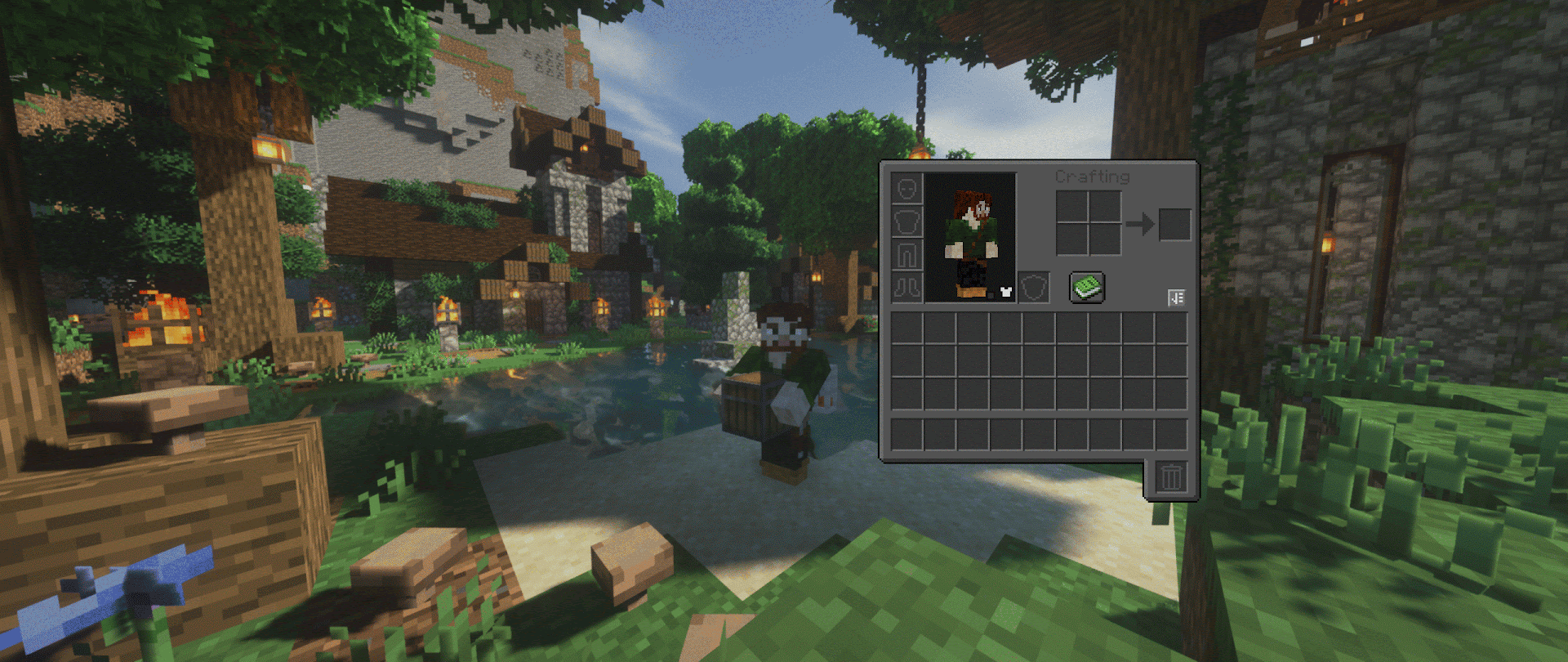The image size is (1568, 662).
Task: Click the trash can destroy-item slot
Action: (1171, 477)
